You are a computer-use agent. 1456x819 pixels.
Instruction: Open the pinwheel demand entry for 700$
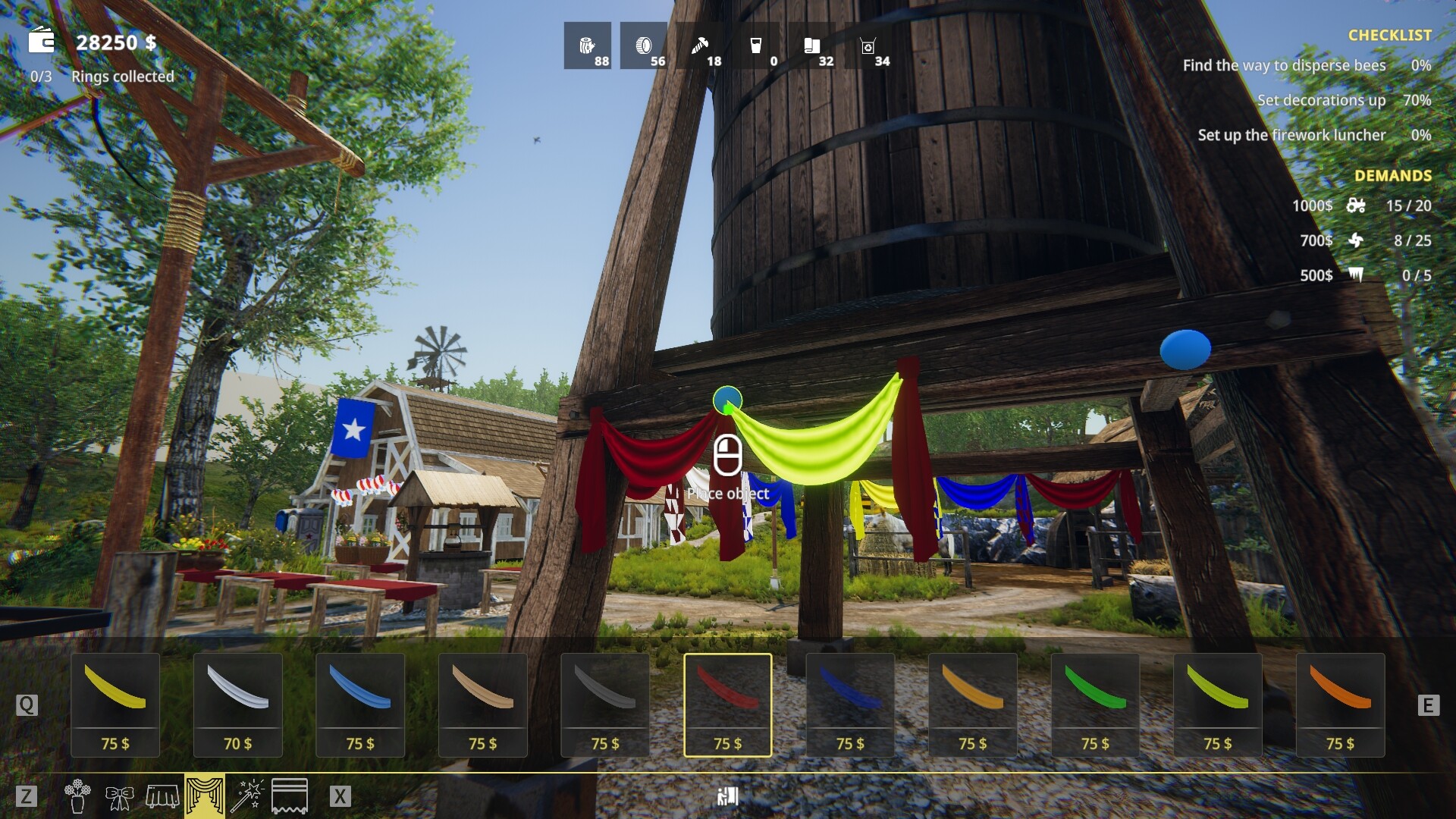point(1357,241)
